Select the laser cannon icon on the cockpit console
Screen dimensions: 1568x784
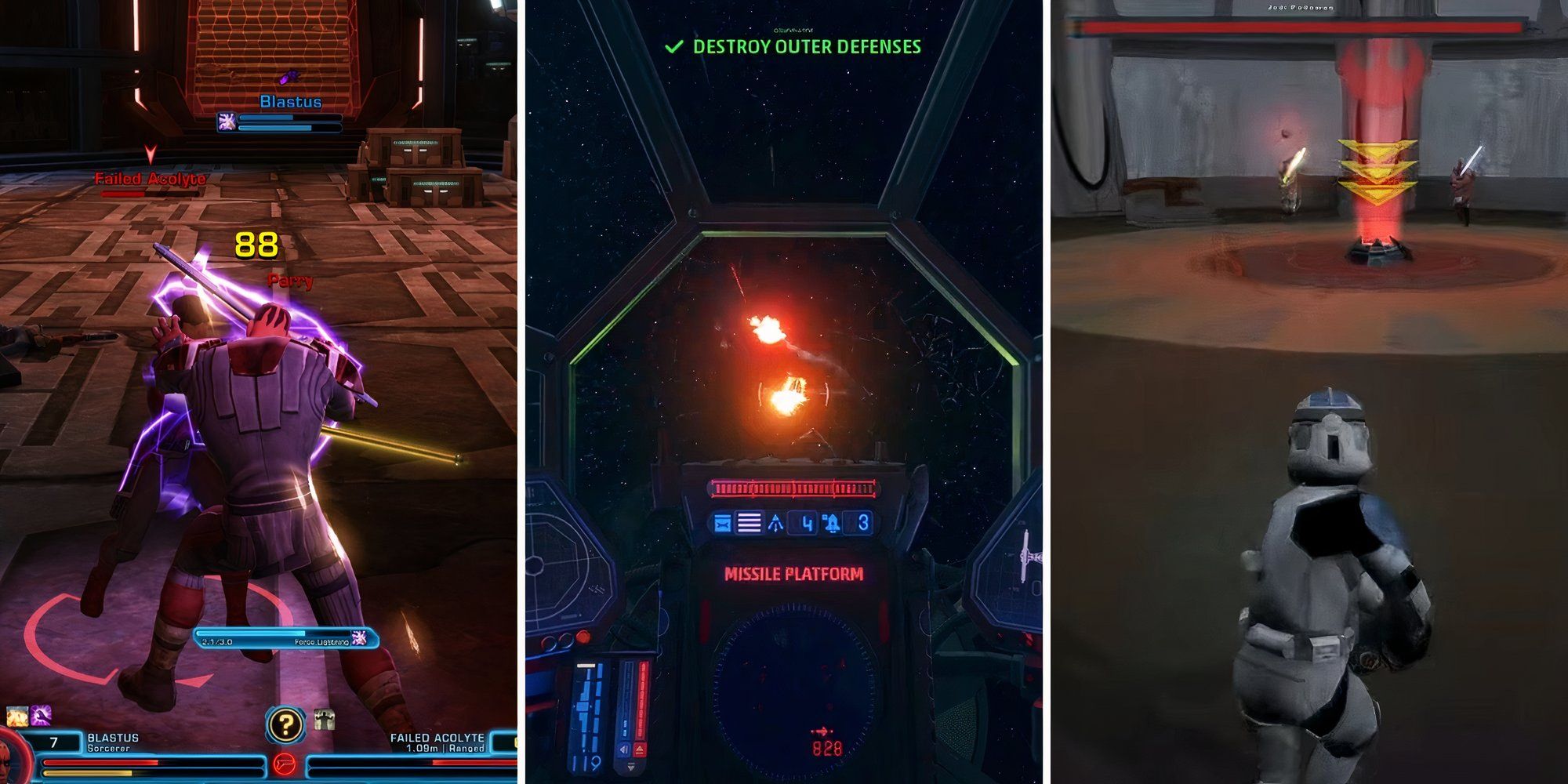[x=723, y=521]
